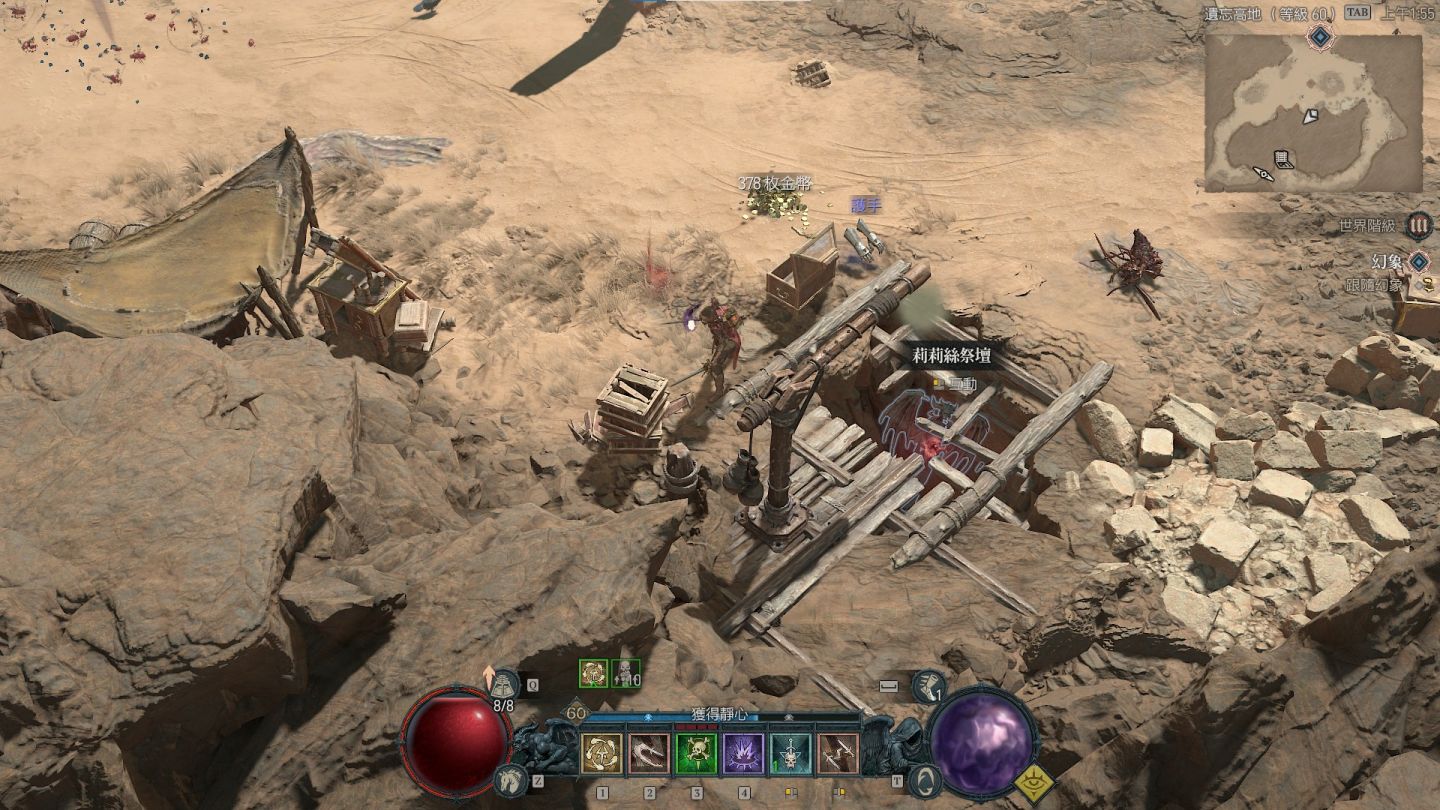Activate the purple burst skill

(x=744, y=754)
